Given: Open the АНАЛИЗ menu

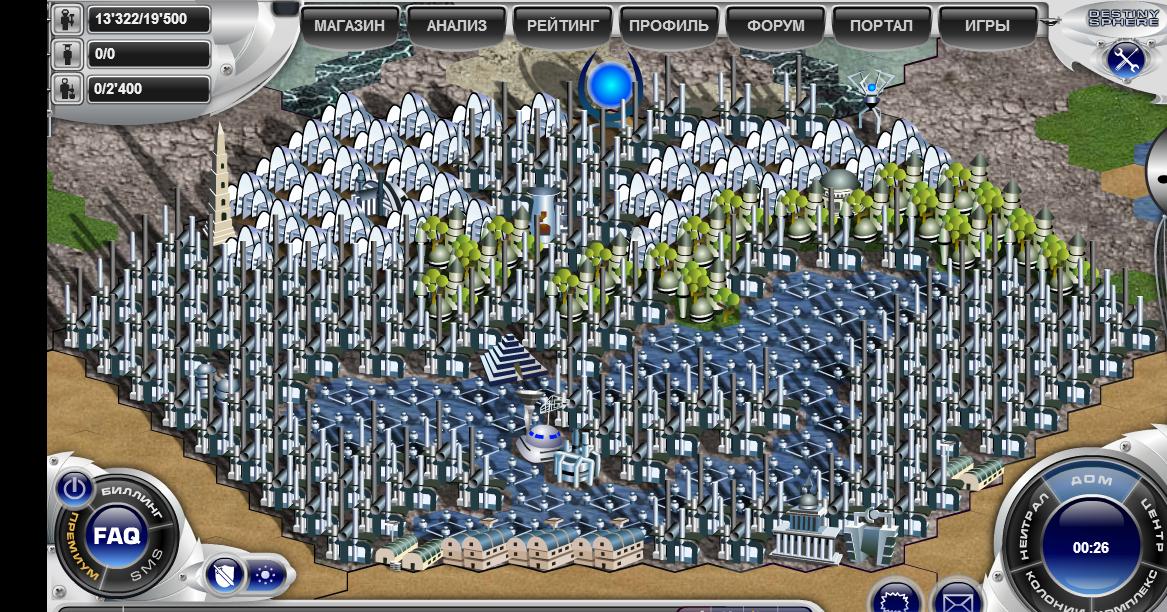Looking at the screenshot, I should click(456, 26).
